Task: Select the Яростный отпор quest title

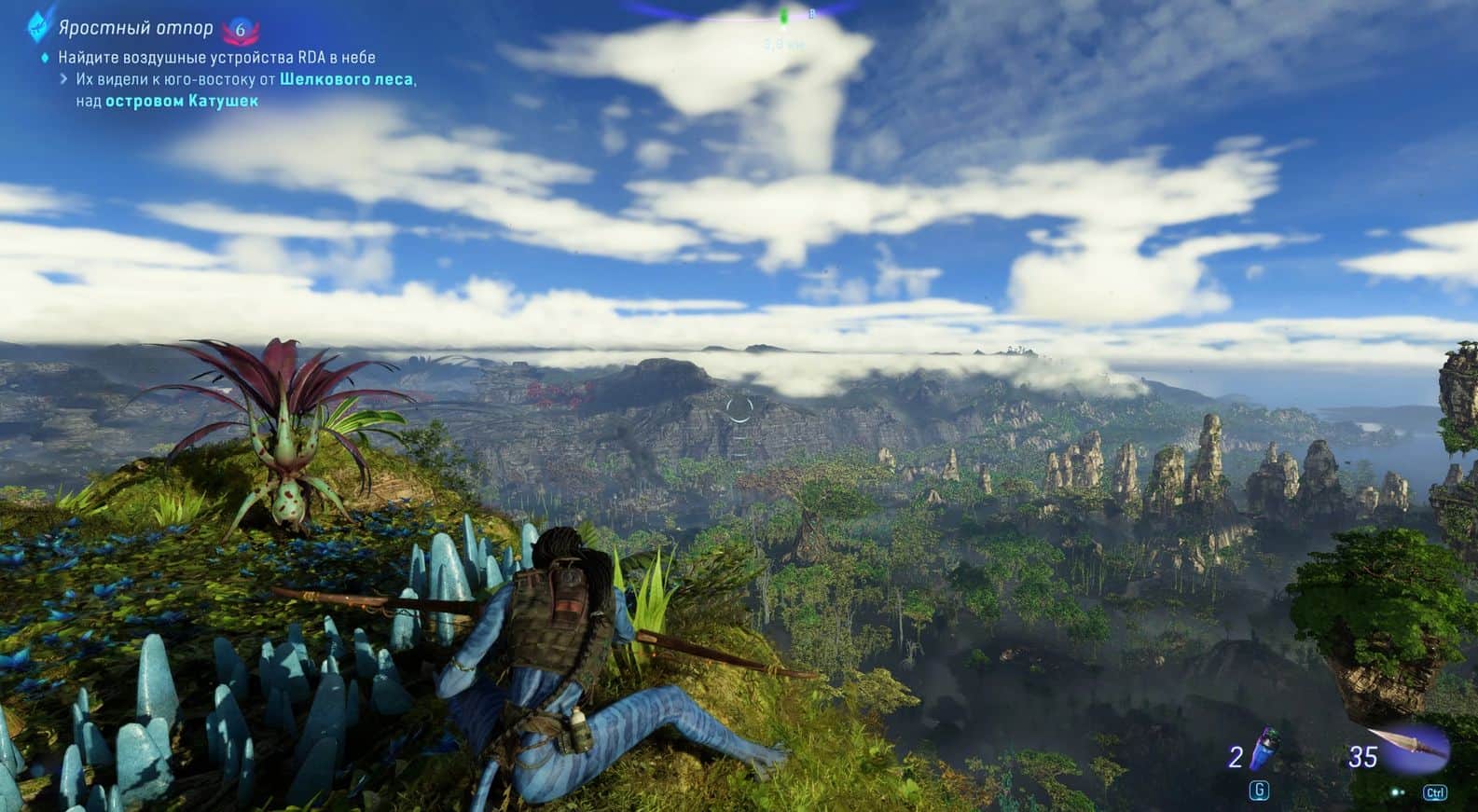Action: (x=135, y=29)
